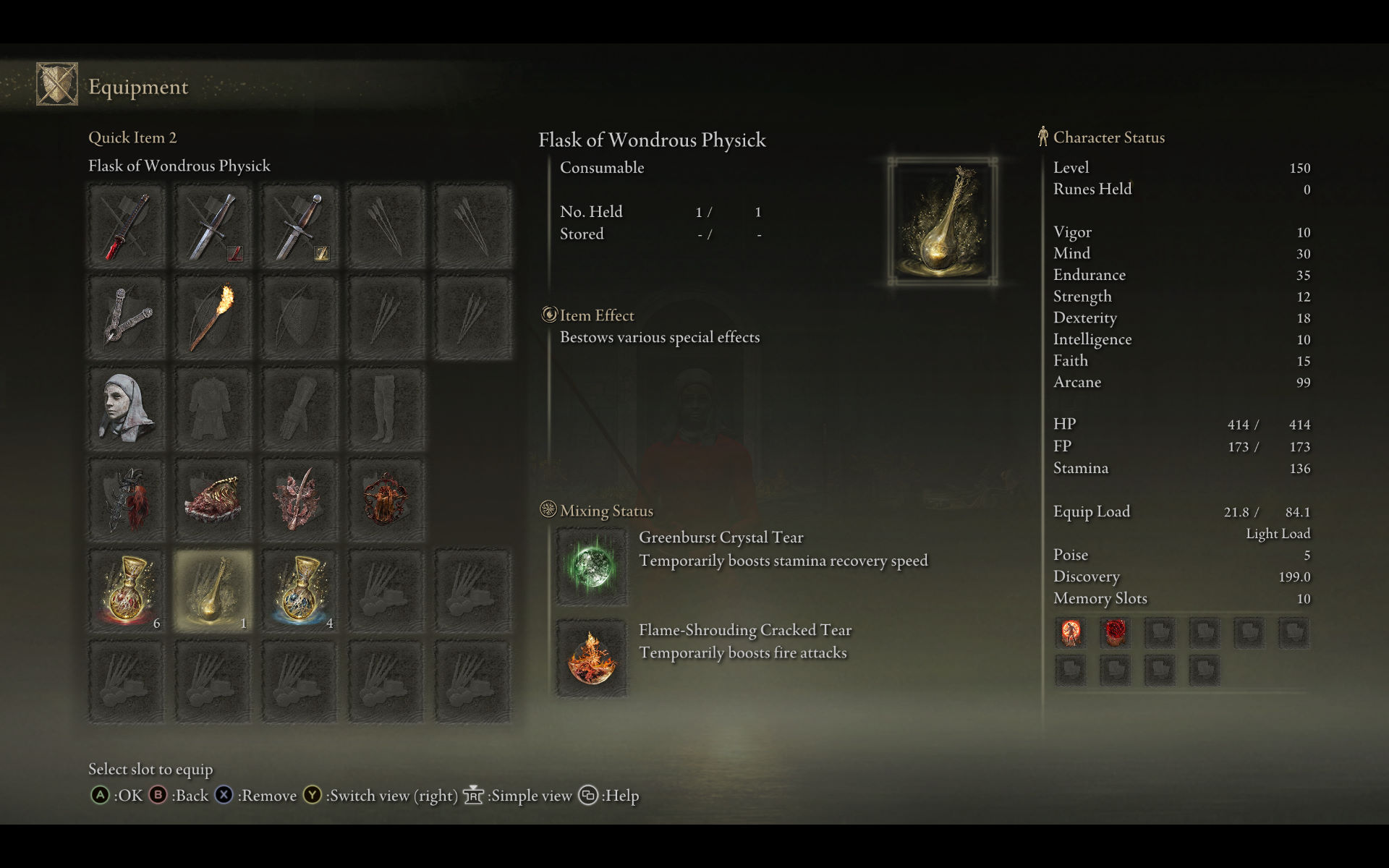The image size is (1389, 868).
Task: Select the highlighted Flask of Wondrous Physick slot
Action: pyautogui.click(x=213, y=591)
